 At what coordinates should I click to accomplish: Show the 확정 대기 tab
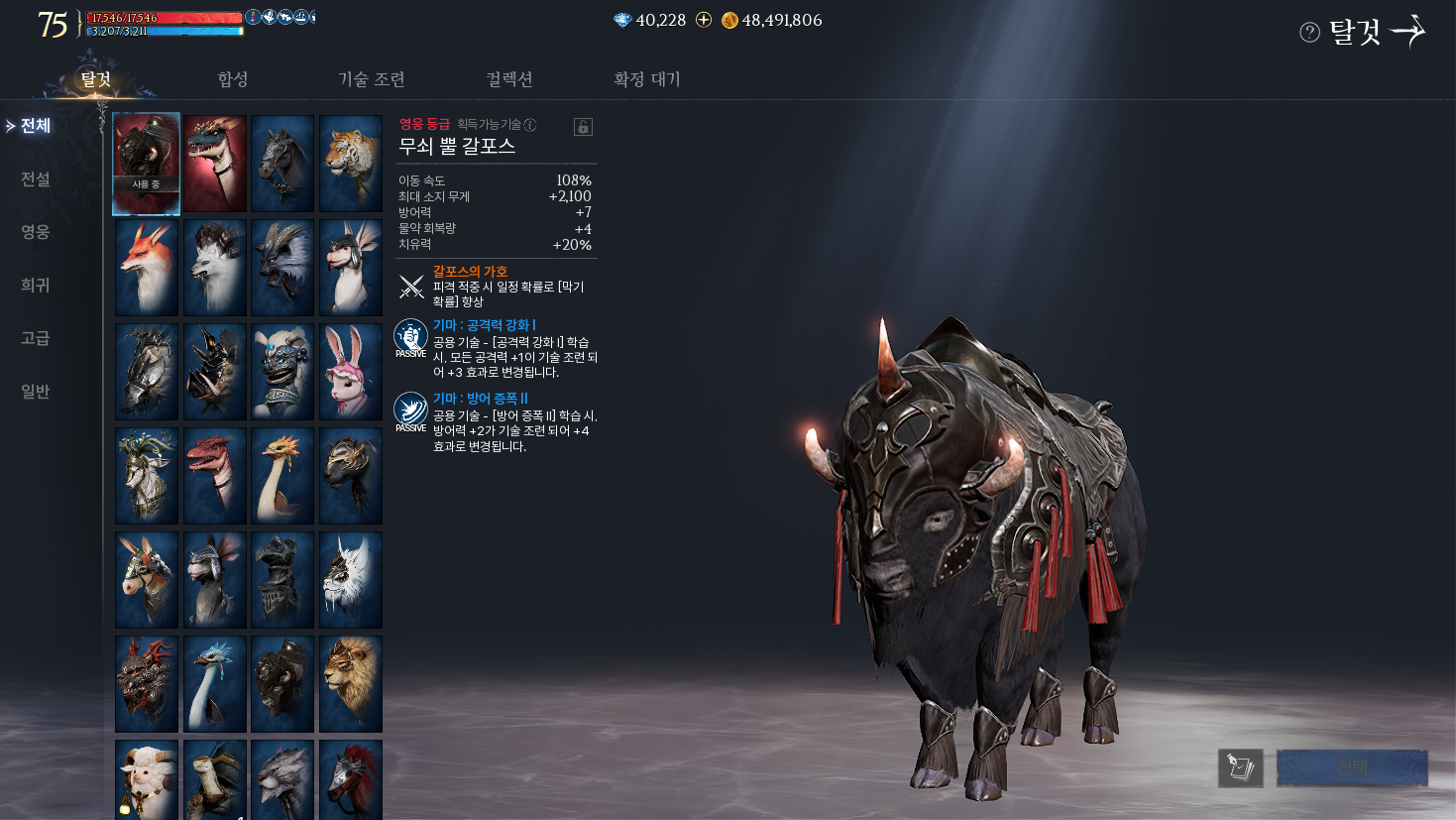click(x=647, y=79)
